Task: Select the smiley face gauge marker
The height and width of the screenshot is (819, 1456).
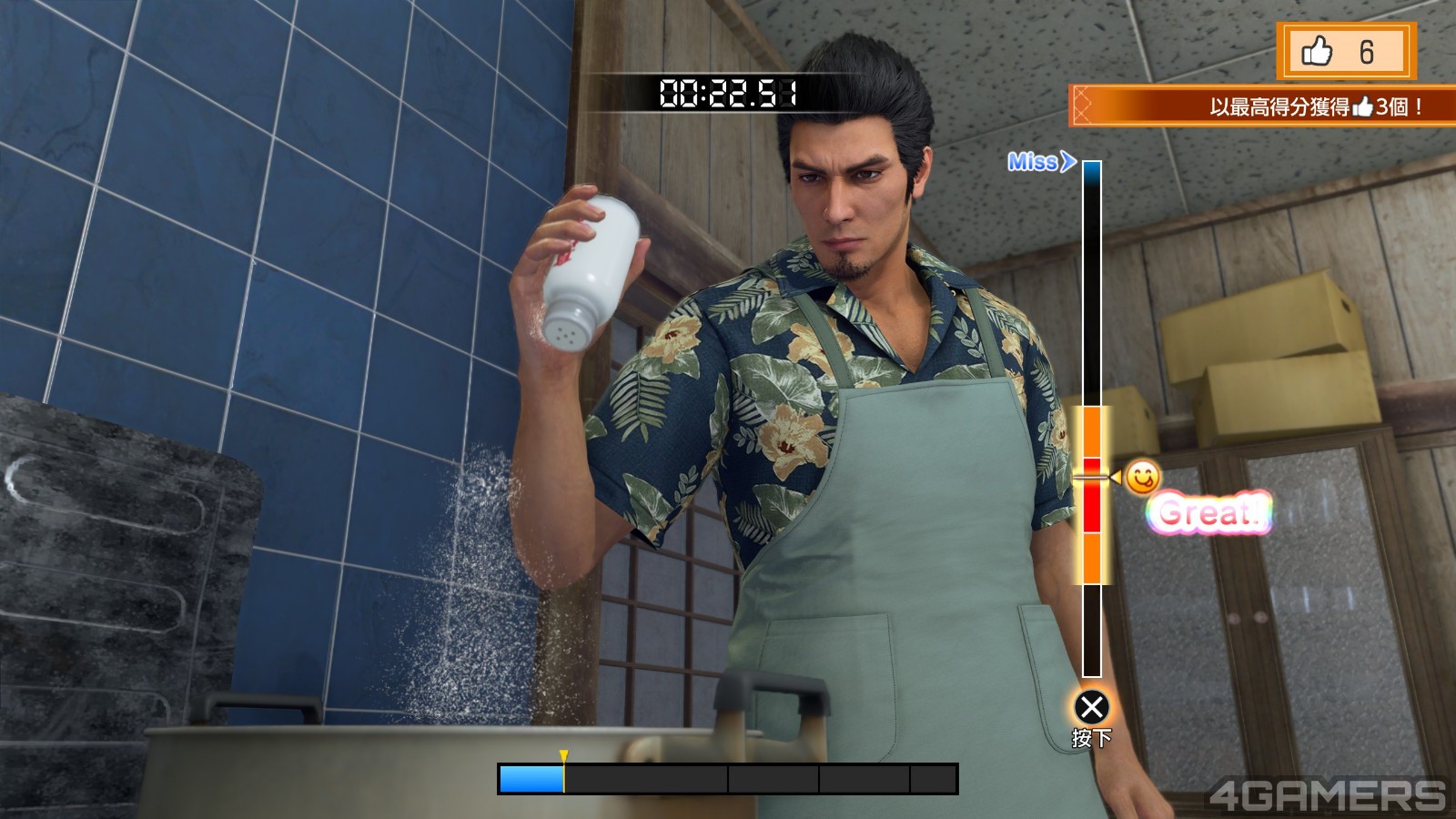Action: (x=1142, y=476)
